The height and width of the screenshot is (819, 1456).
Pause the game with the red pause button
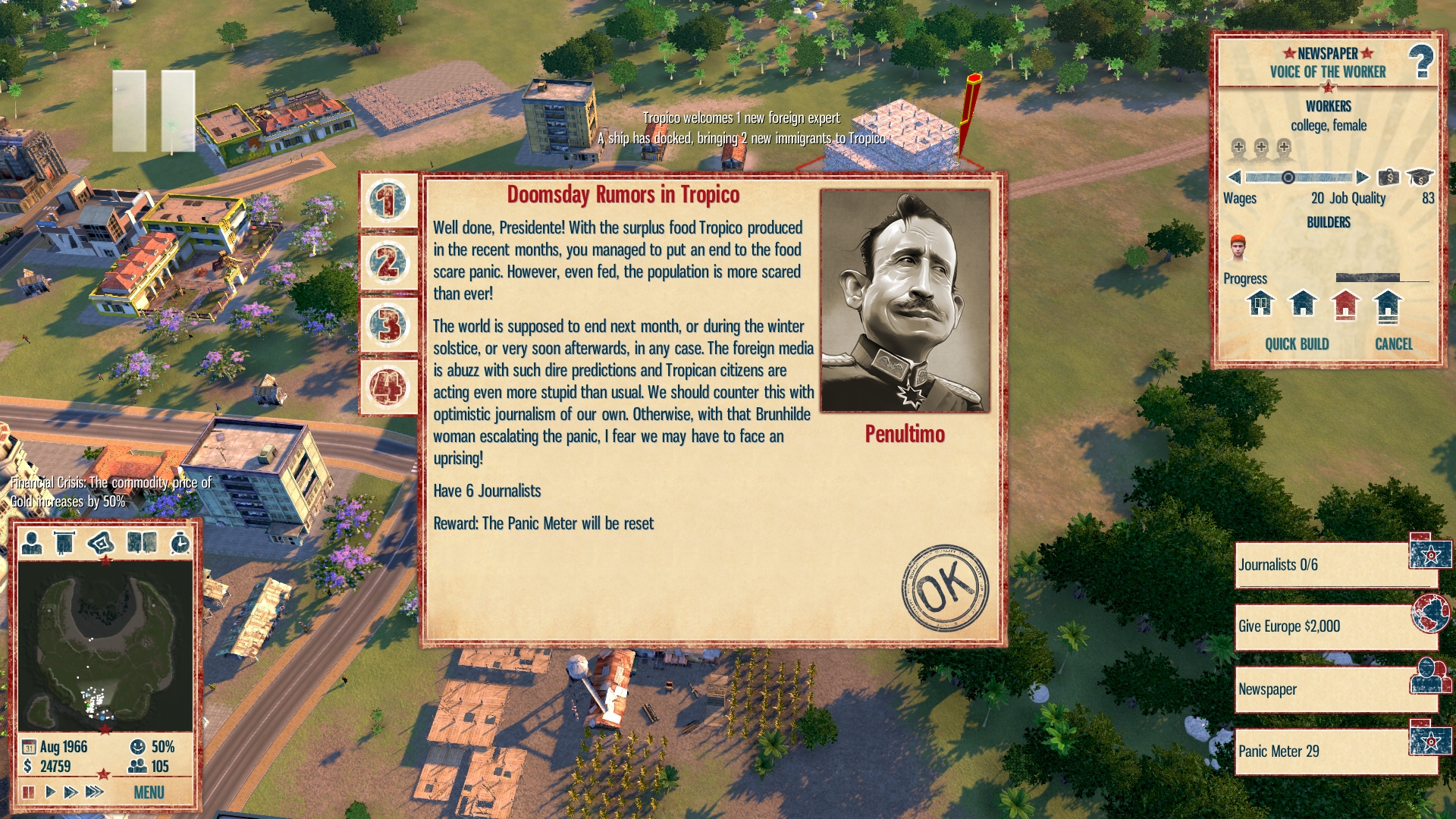(x=28, y=792)
